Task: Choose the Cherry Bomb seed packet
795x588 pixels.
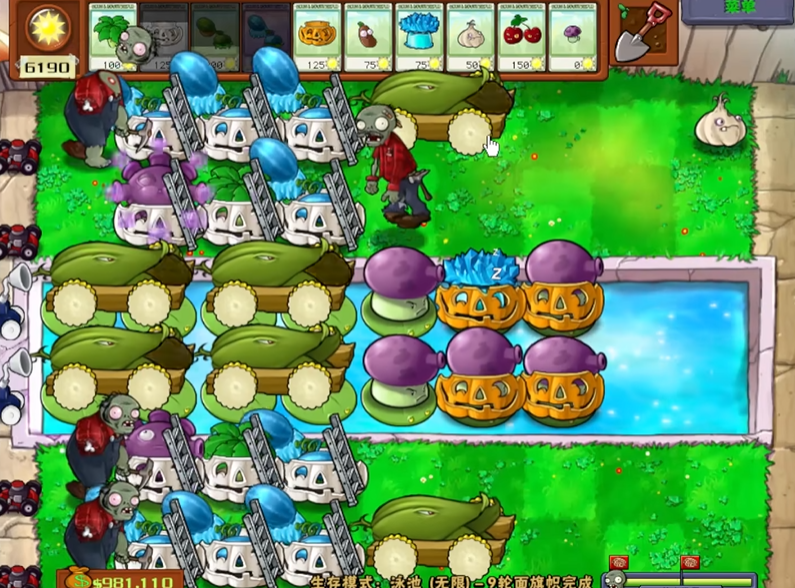Action: tap(520, 39)
